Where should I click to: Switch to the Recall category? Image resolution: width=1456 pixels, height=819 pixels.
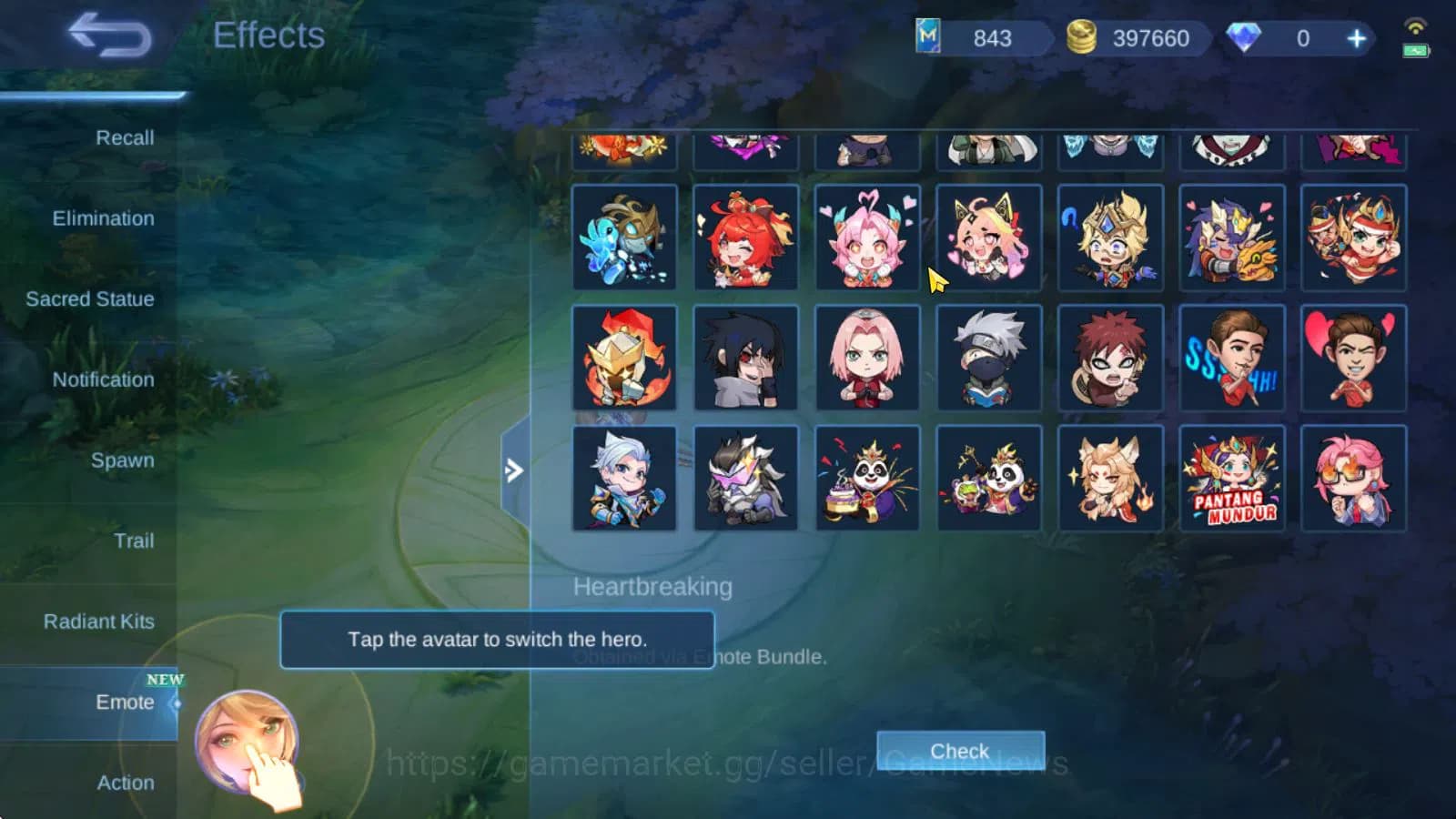126,138
